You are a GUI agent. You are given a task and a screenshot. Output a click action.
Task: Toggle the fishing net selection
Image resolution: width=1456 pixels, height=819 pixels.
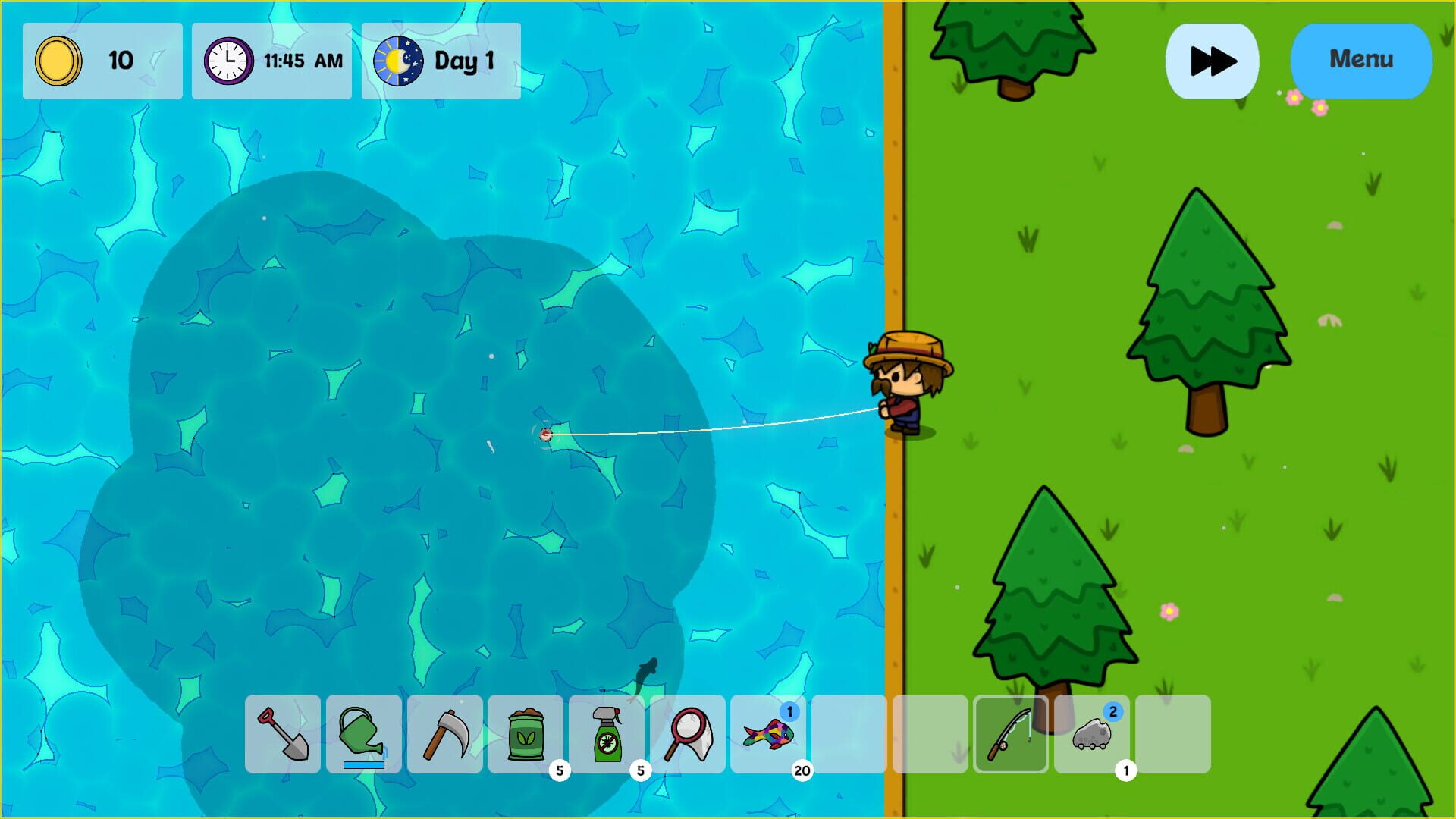[688, 736]
